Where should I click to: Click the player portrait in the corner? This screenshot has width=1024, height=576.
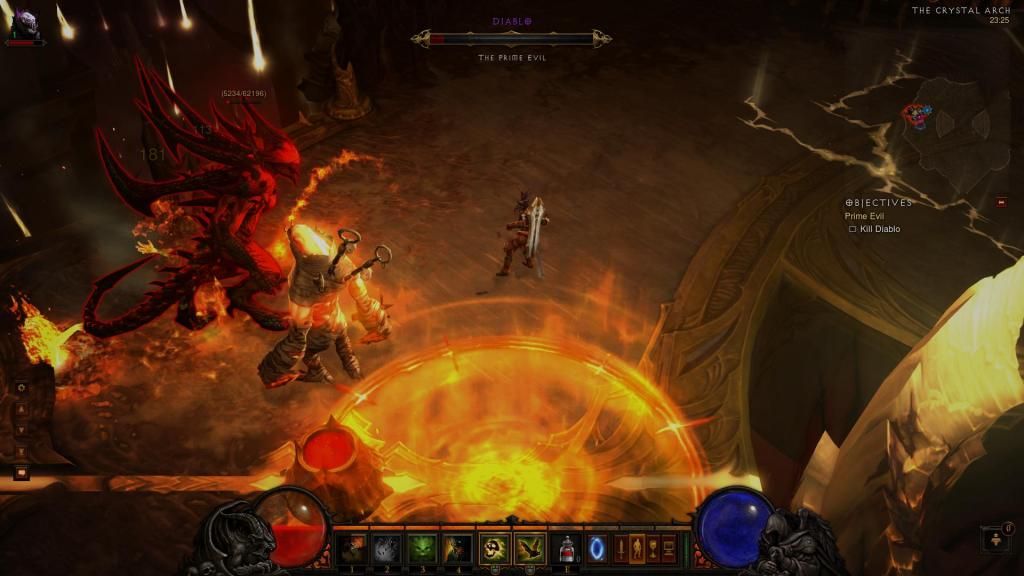24,23
